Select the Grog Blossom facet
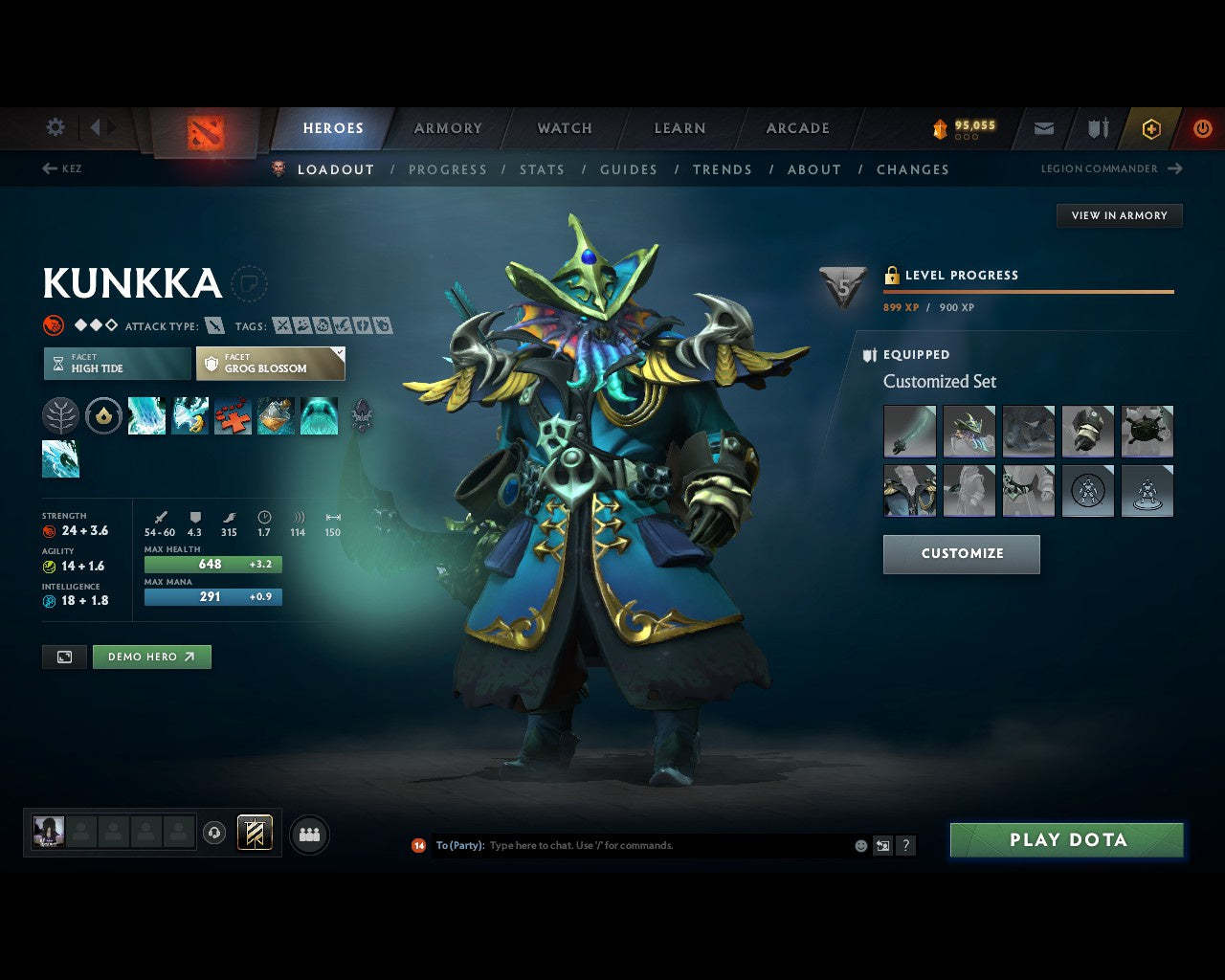Image resolution: width=1225 pixels, height=980 pixels. [x=270, y=364]
